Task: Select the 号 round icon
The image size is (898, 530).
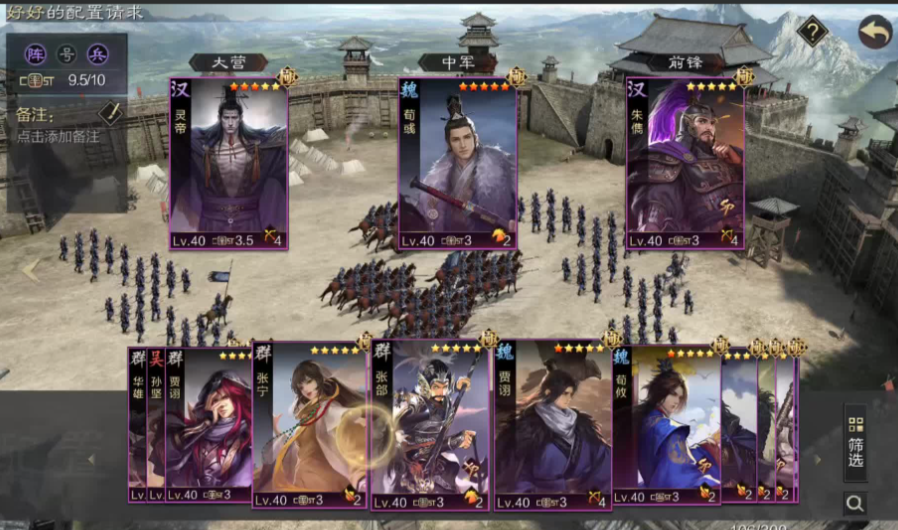Action: 66,53
